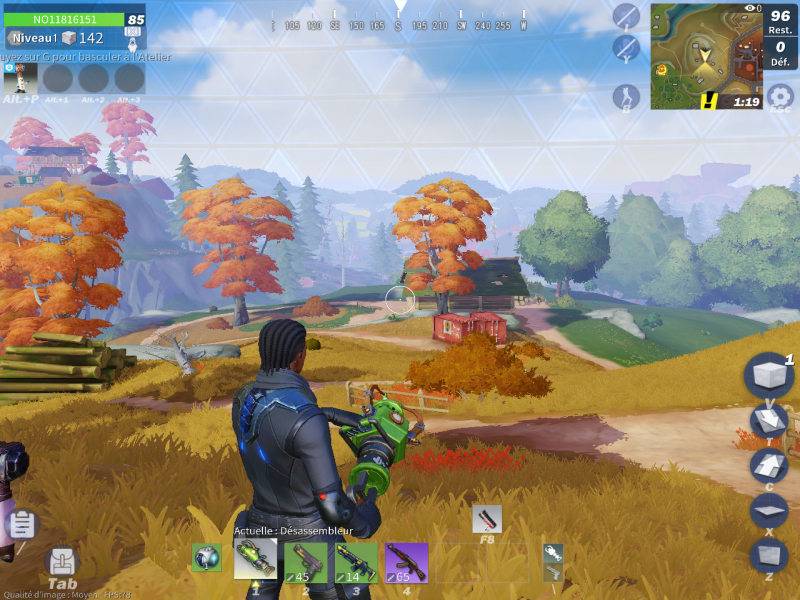Image resolution: width=800 pixels, height=600 pixels.
Task: Open the backpack inventory Tab button
Action: tap(62, 564)
